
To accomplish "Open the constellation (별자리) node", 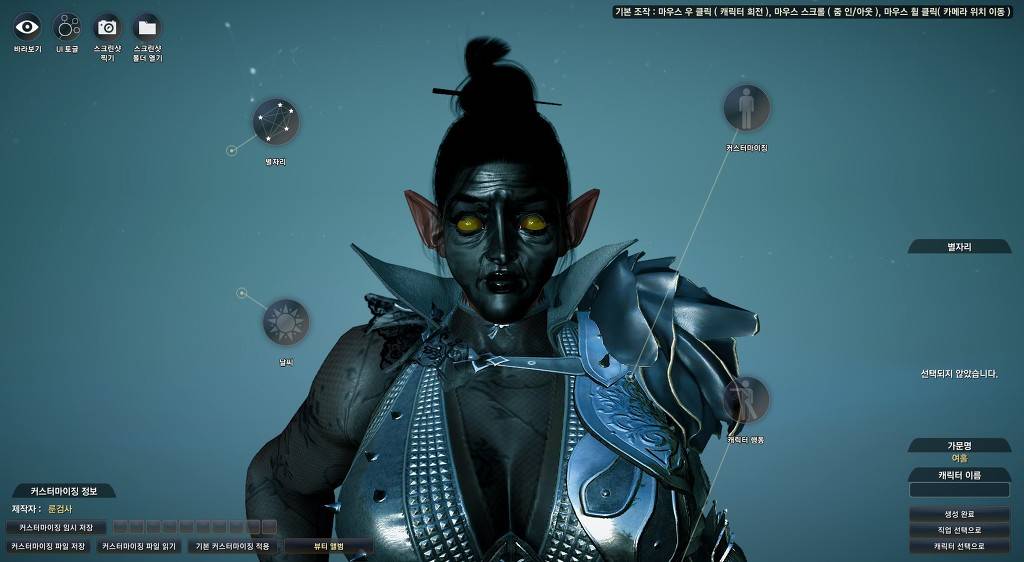I will pyautogui.click(x=275, y=122).
